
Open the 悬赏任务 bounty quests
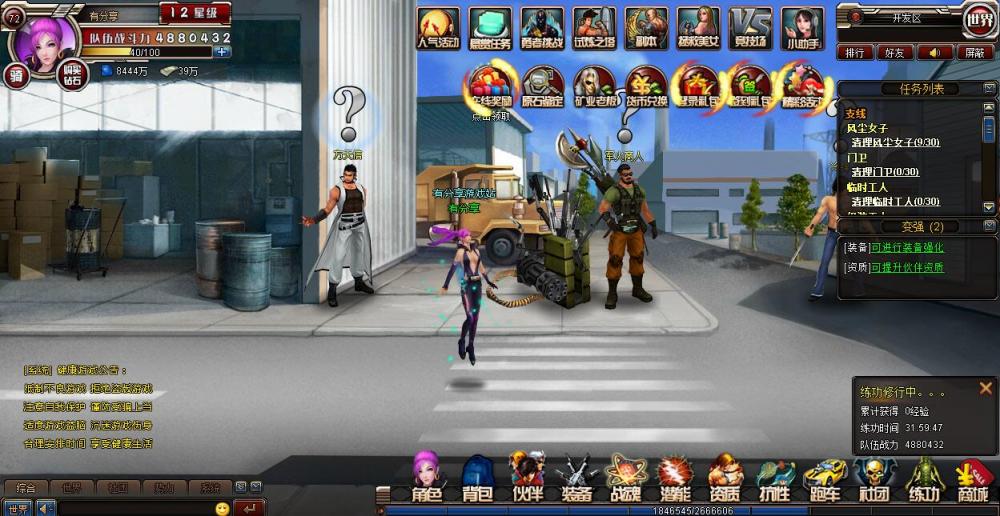pyautogui.click(x=490, y=28)
